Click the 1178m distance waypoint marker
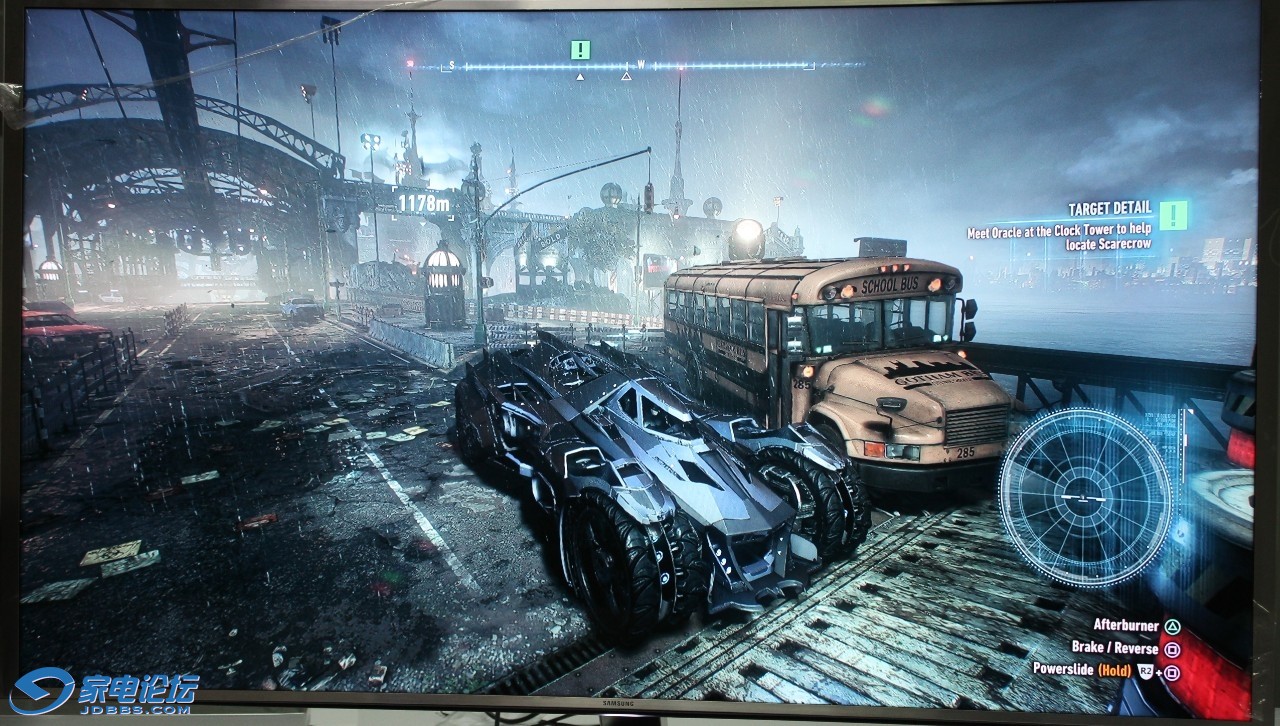 [x=422, y=203]
